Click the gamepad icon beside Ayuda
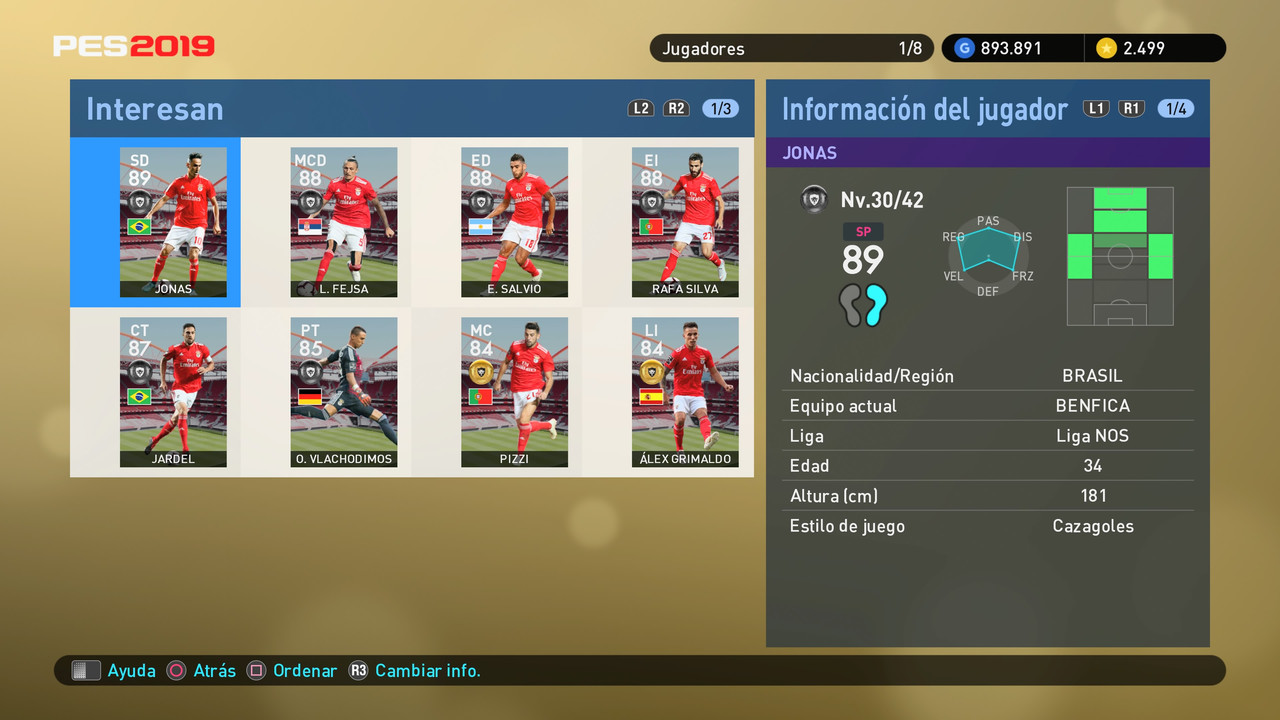The height and width of the screenshot is (720, 1280). pos(85,670)
